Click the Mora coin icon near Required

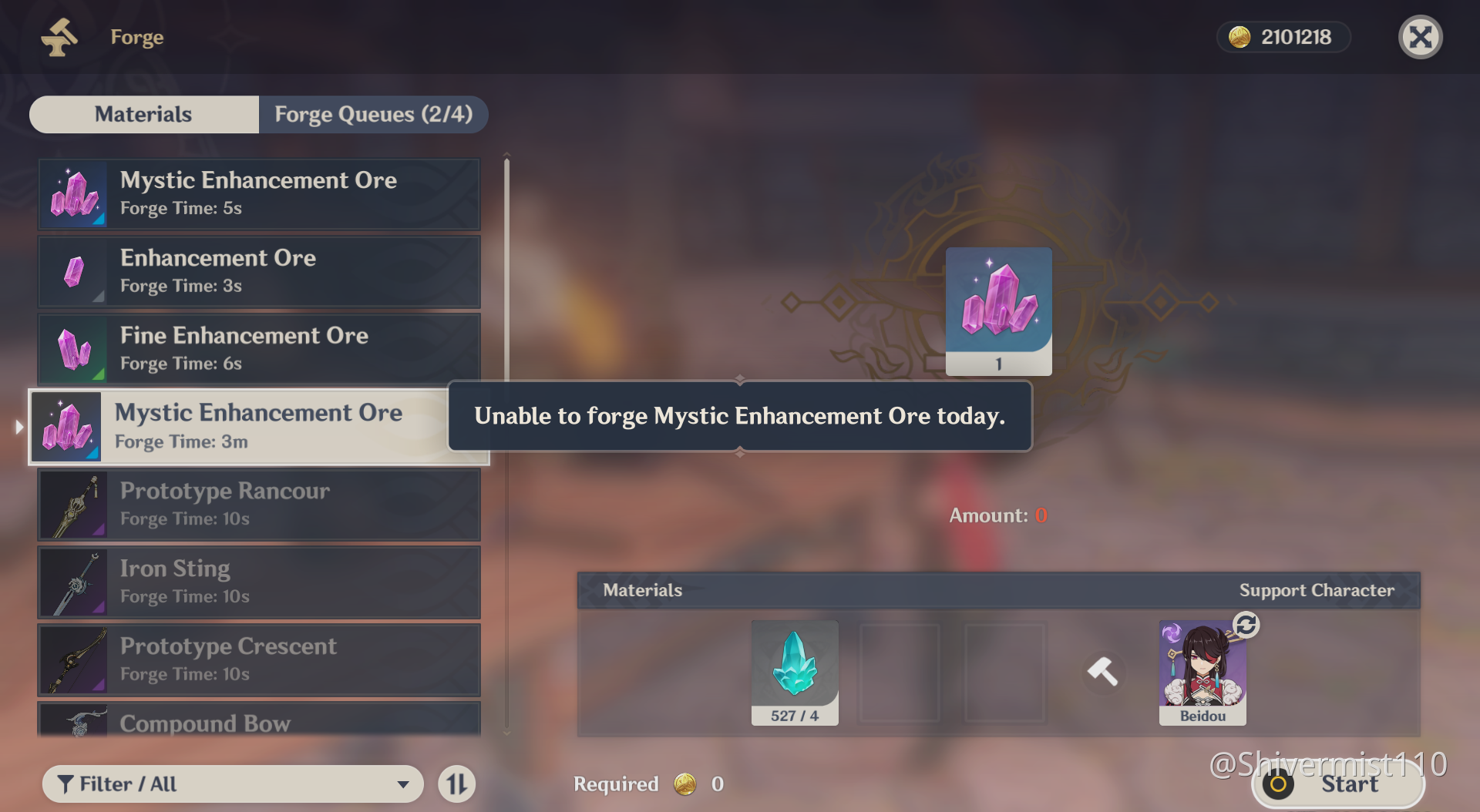[684, 783]
